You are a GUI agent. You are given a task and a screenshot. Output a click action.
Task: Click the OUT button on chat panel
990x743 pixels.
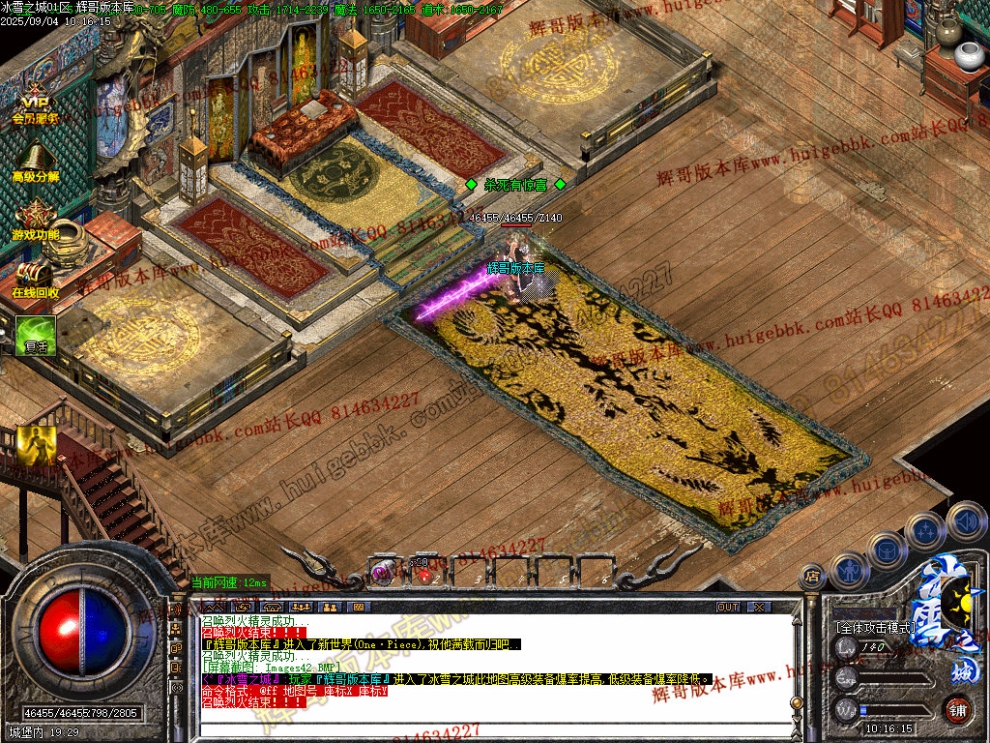point(728,607)
